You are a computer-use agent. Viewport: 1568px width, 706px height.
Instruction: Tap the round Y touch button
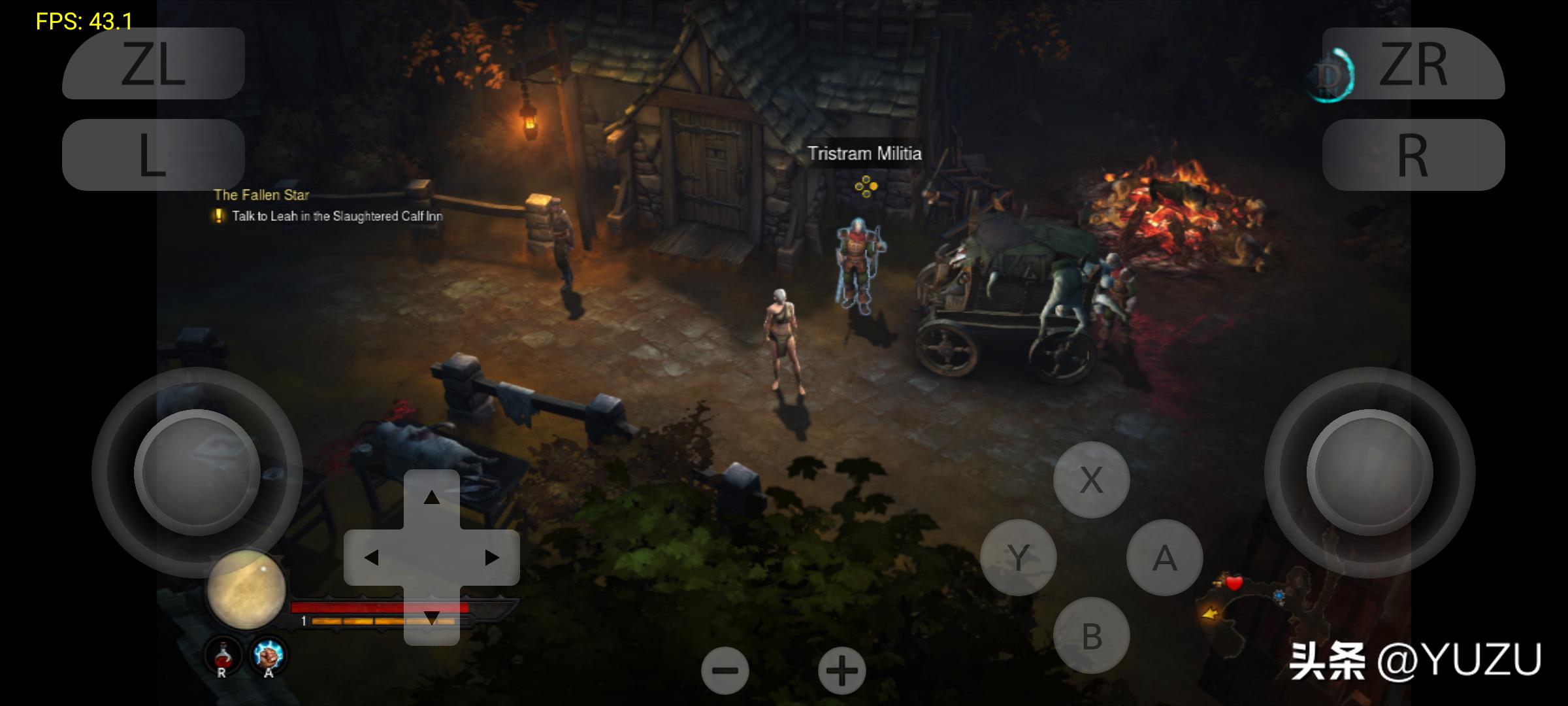coord(1018,558)
